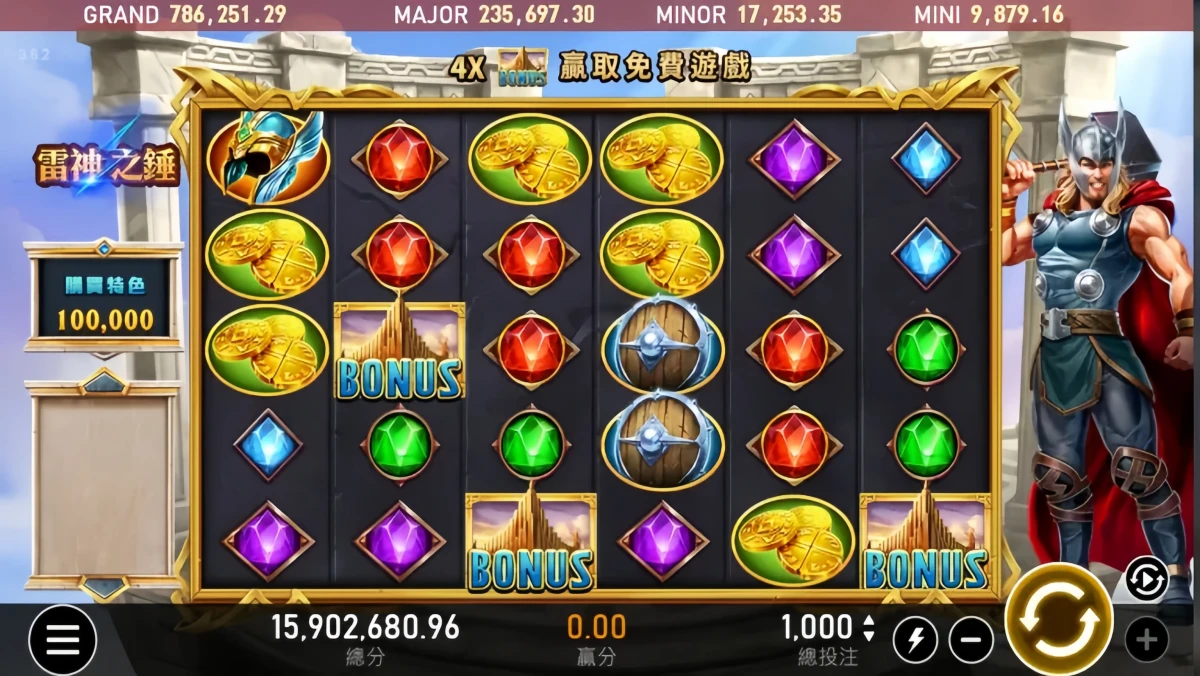Increase the bet with the plus button
This screenshot has width=1200, height=676.
pos(1146,640)
